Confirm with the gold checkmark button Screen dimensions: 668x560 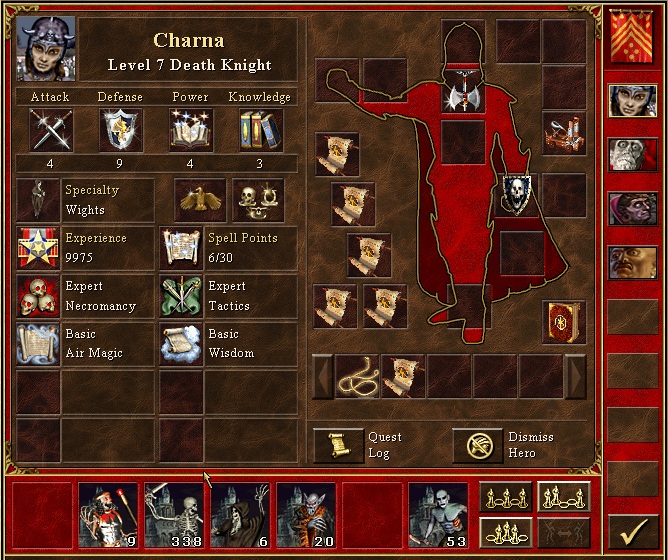(632, 526)
